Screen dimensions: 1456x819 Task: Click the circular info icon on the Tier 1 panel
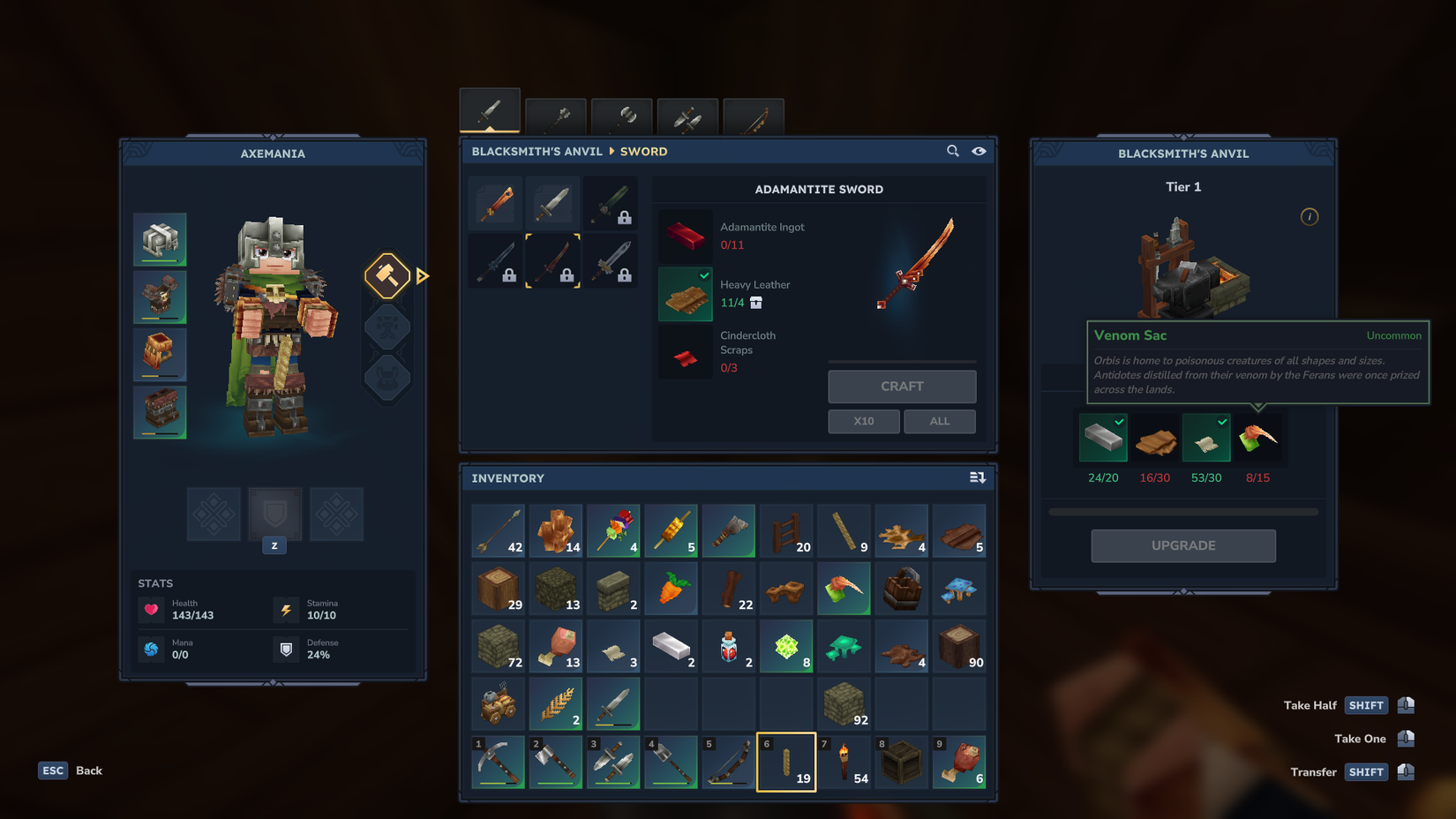click(x=1310, y=216)
